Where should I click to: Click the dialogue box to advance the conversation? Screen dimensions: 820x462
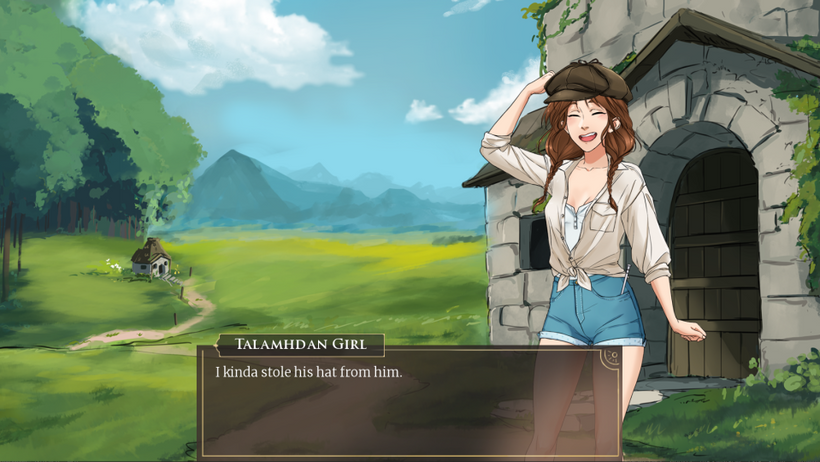point(408,405)
